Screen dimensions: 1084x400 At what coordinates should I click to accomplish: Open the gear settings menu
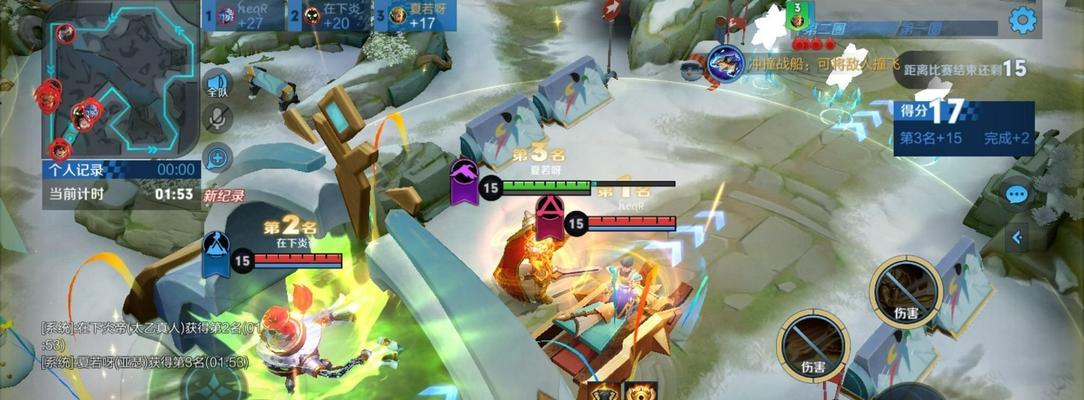[x=1022, y=19]
